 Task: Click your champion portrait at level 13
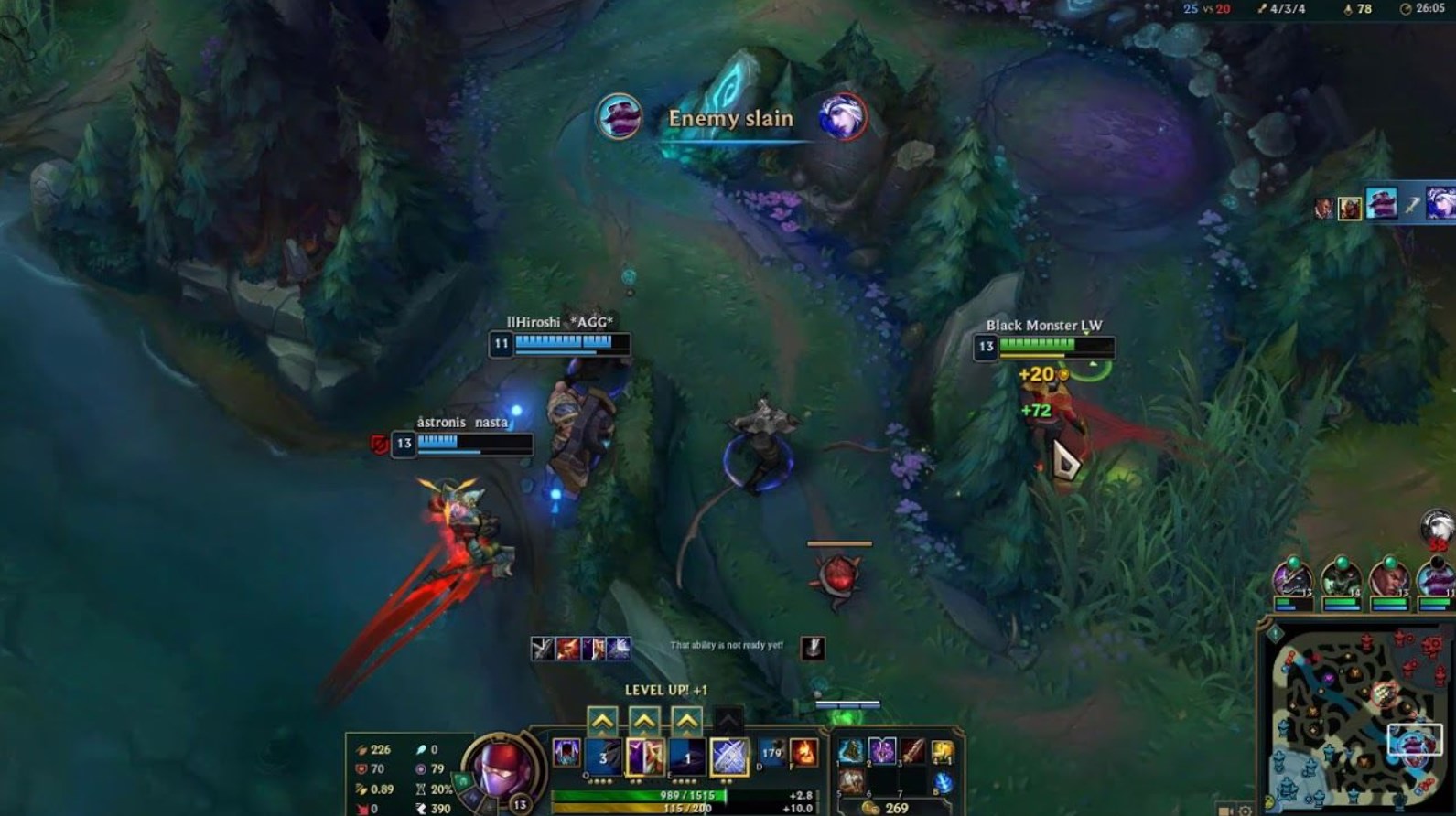coord(497,771)
